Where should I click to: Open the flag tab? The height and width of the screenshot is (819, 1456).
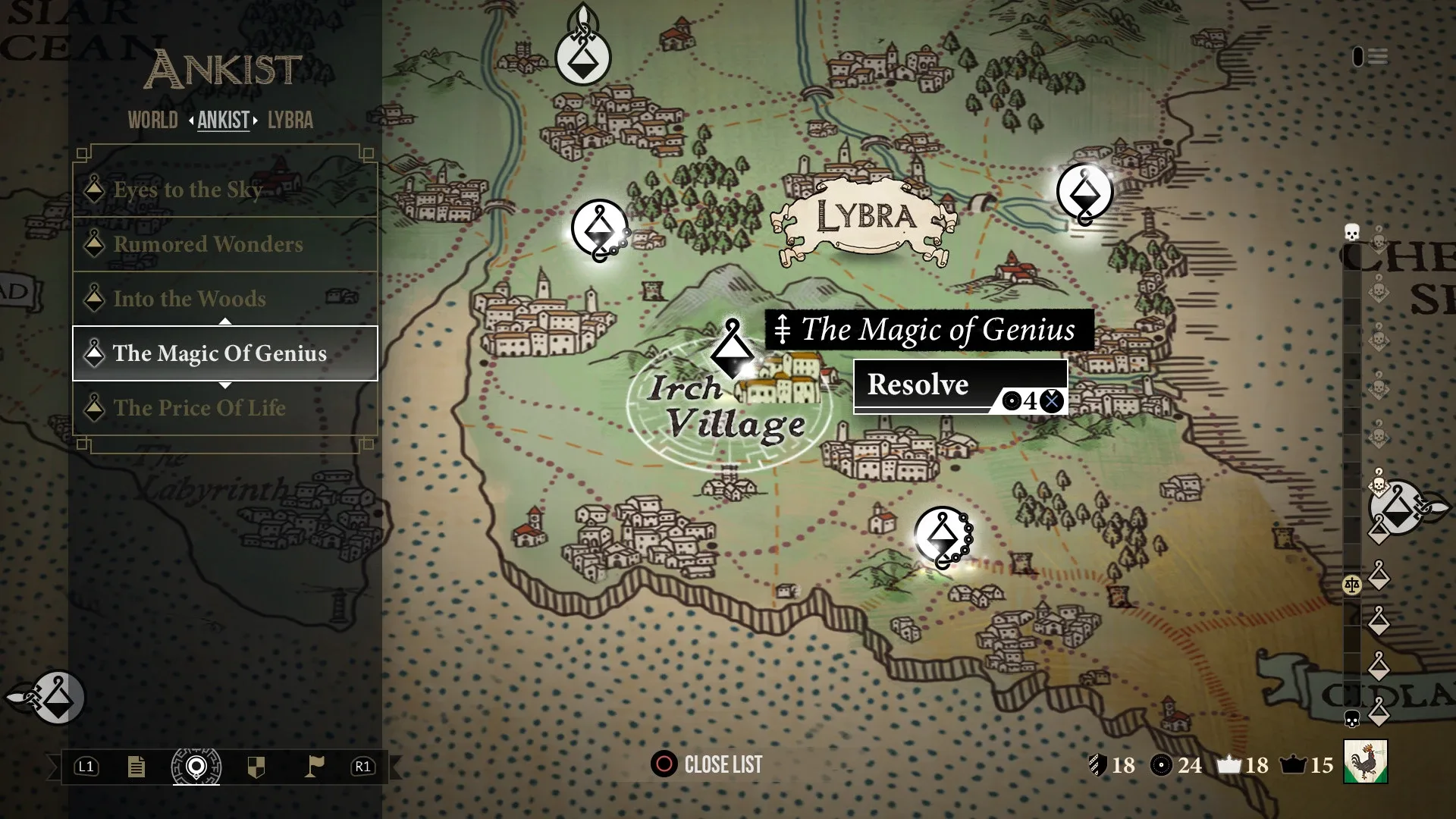(x=314, y=767)
